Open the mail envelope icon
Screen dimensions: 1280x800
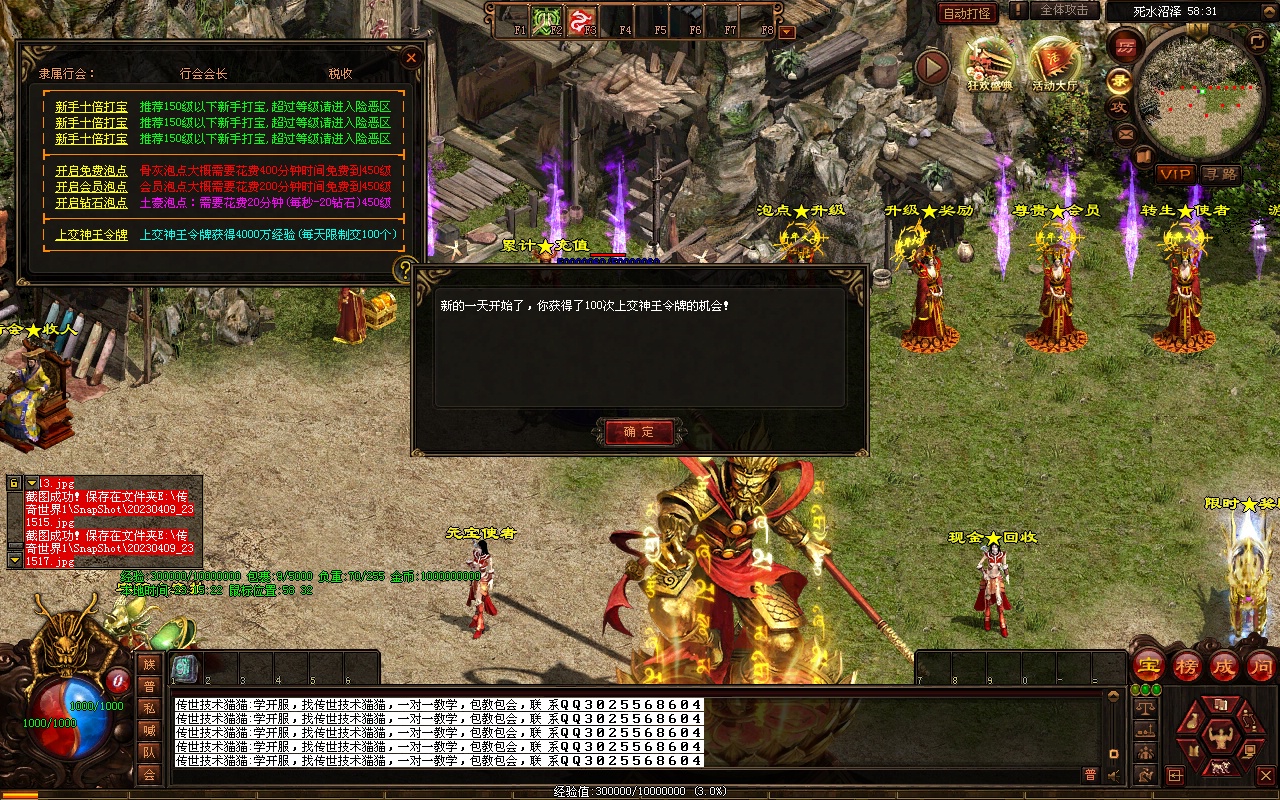tap(1126, 132)
